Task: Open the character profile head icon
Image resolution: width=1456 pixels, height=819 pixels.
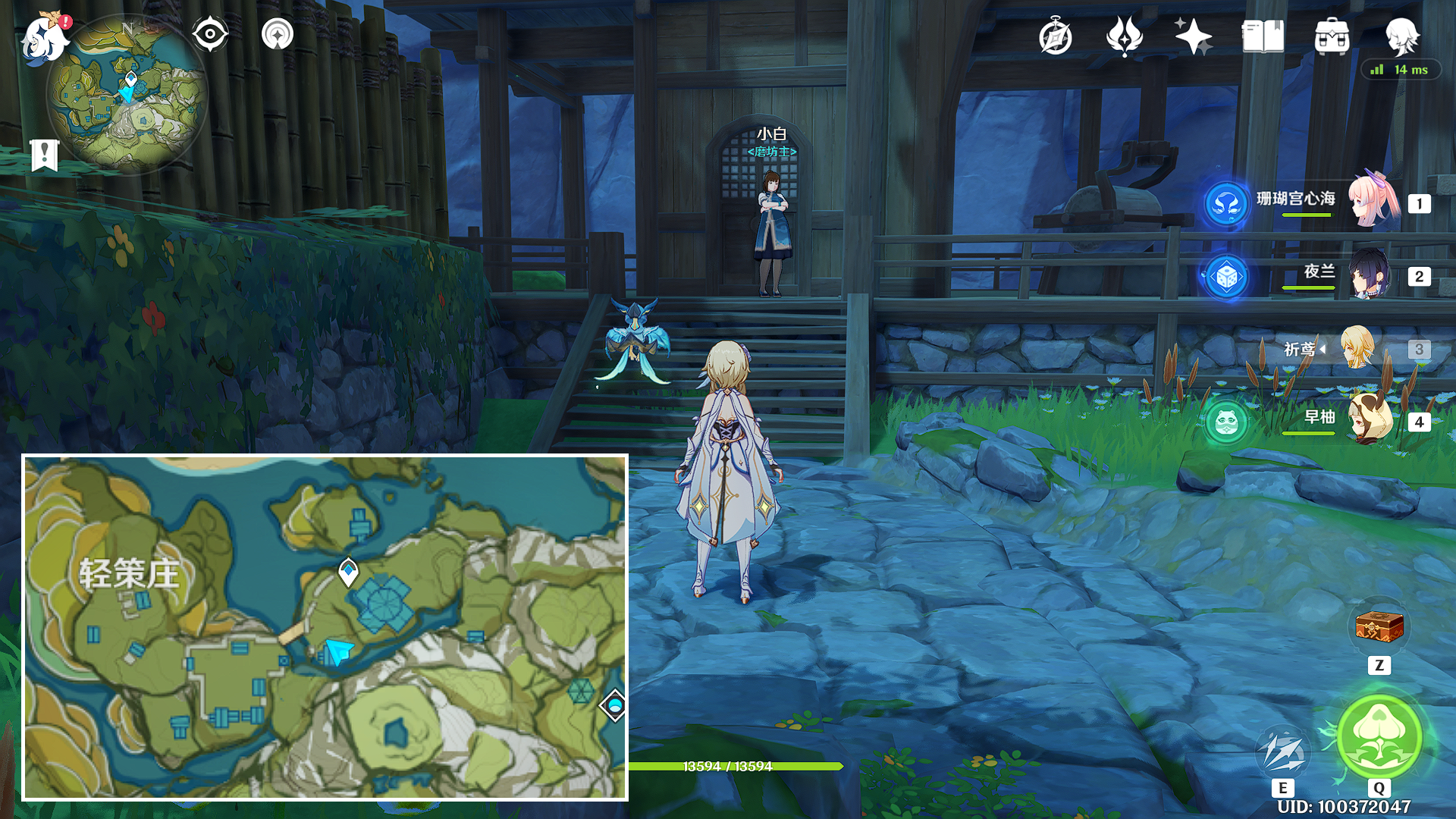Action: (1401, 36)
